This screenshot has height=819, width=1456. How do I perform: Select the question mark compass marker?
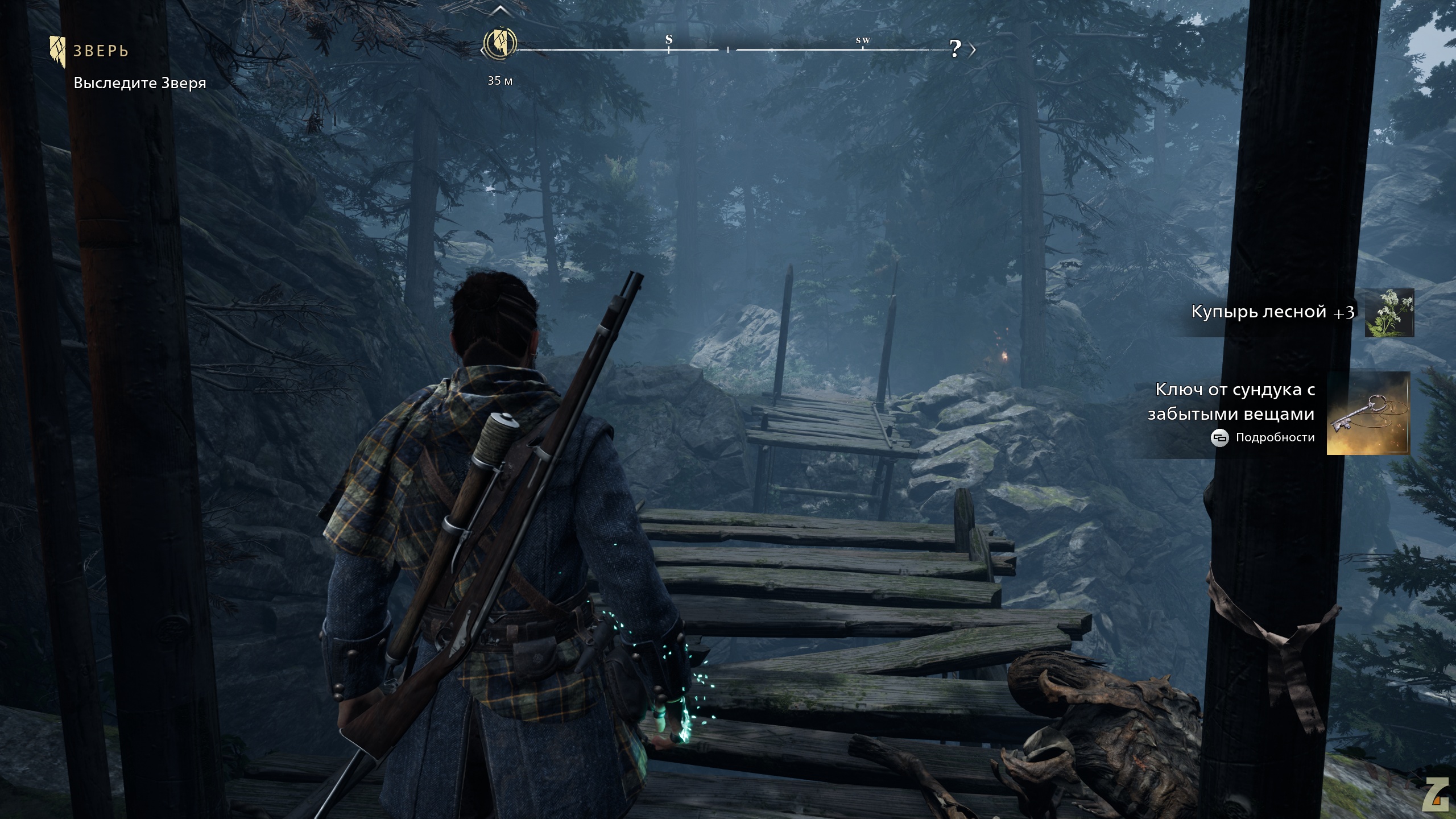[x=955, y=49]
